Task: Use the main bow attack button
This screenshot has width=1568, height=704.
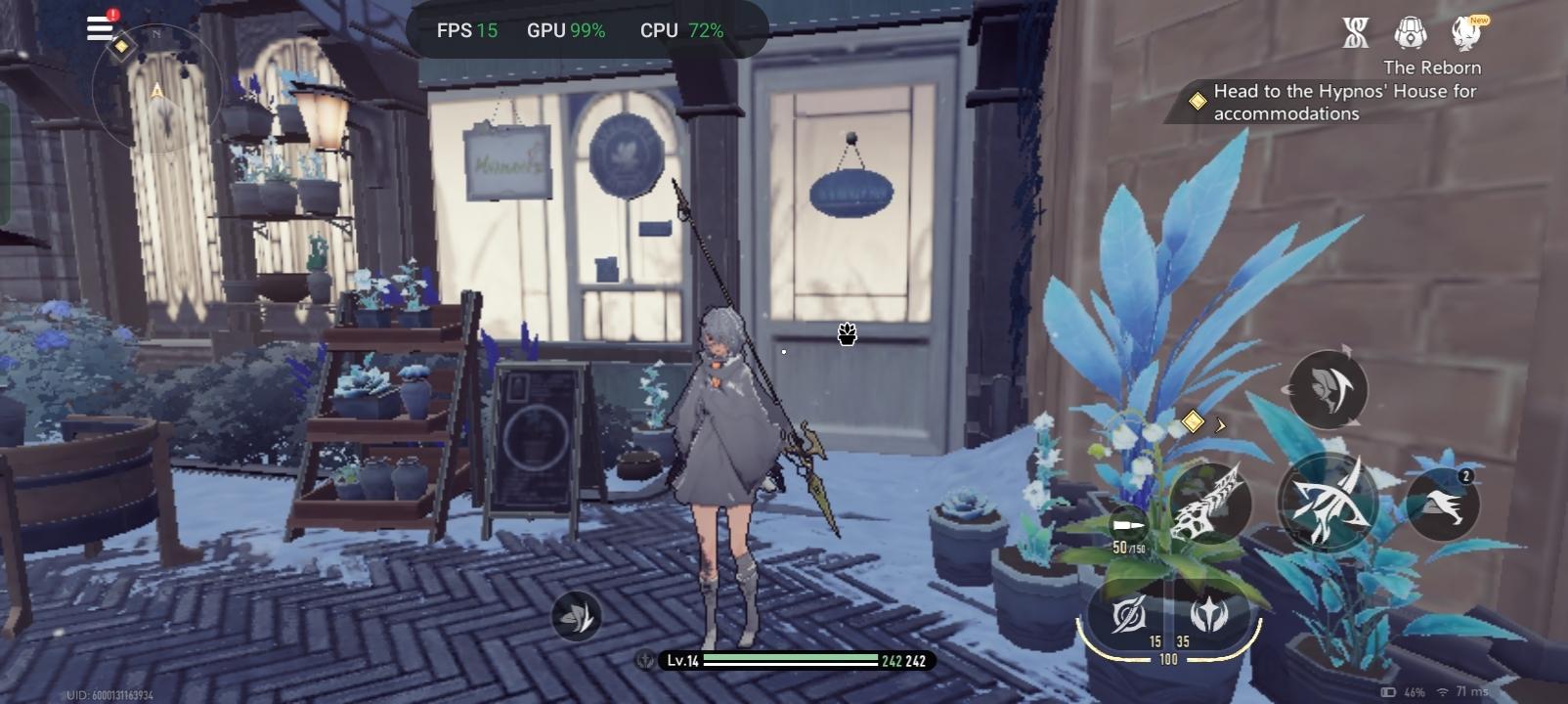Action: coord(1327,502)
